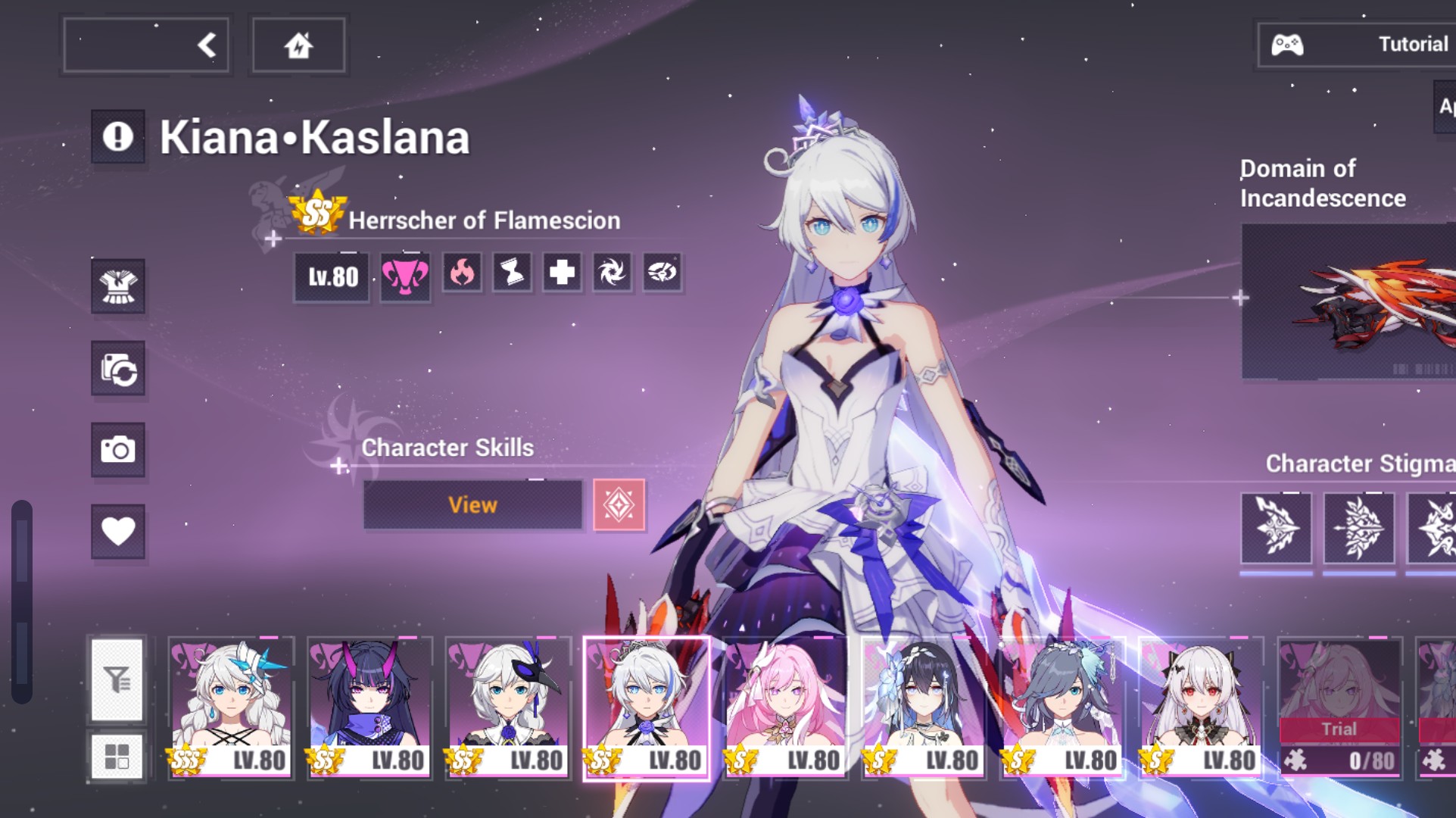
Task: Click the plus-shaped support skill icon
Action: pos(562,274)
